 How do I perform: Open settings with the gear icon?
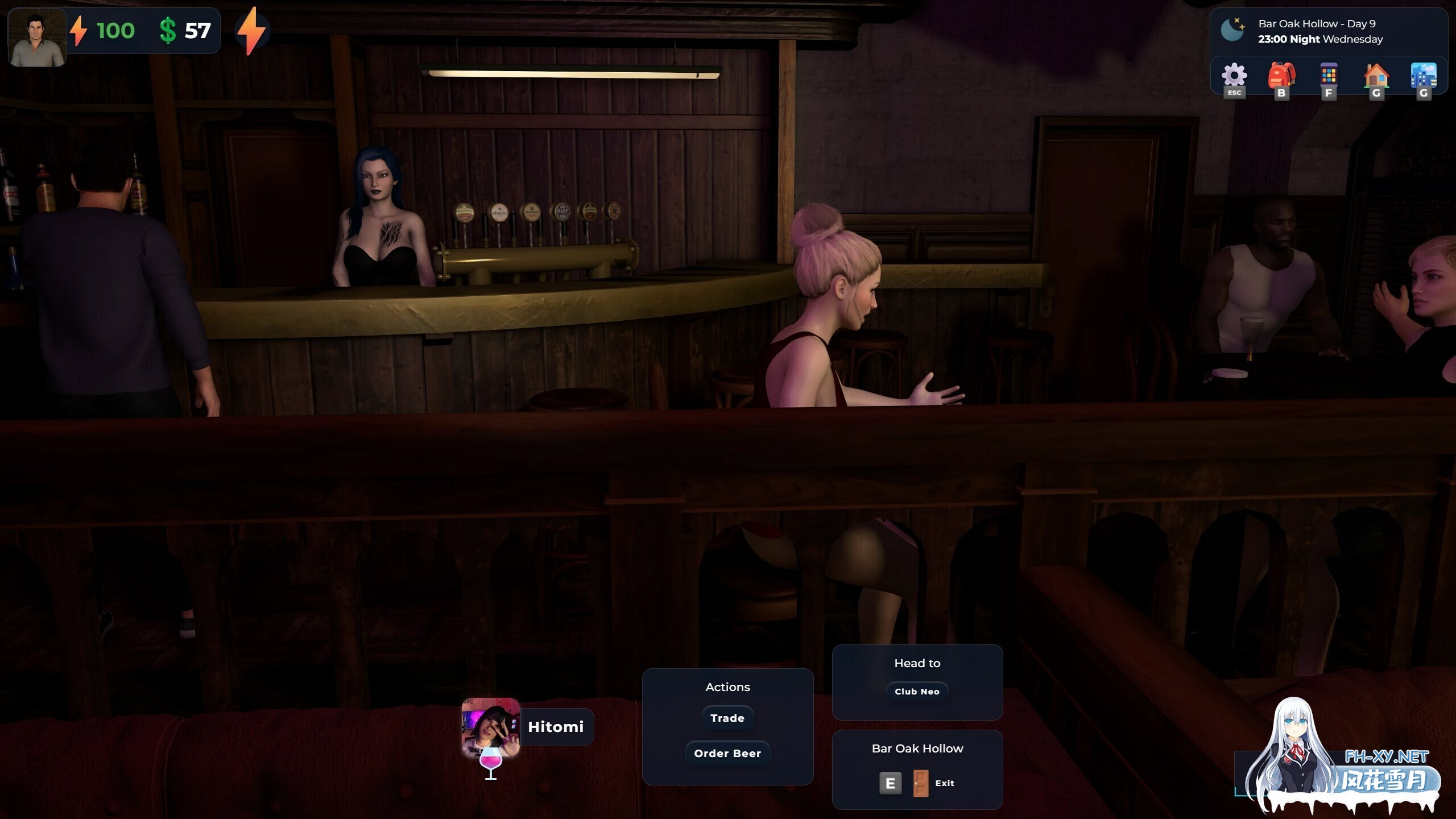point(1234,76)
